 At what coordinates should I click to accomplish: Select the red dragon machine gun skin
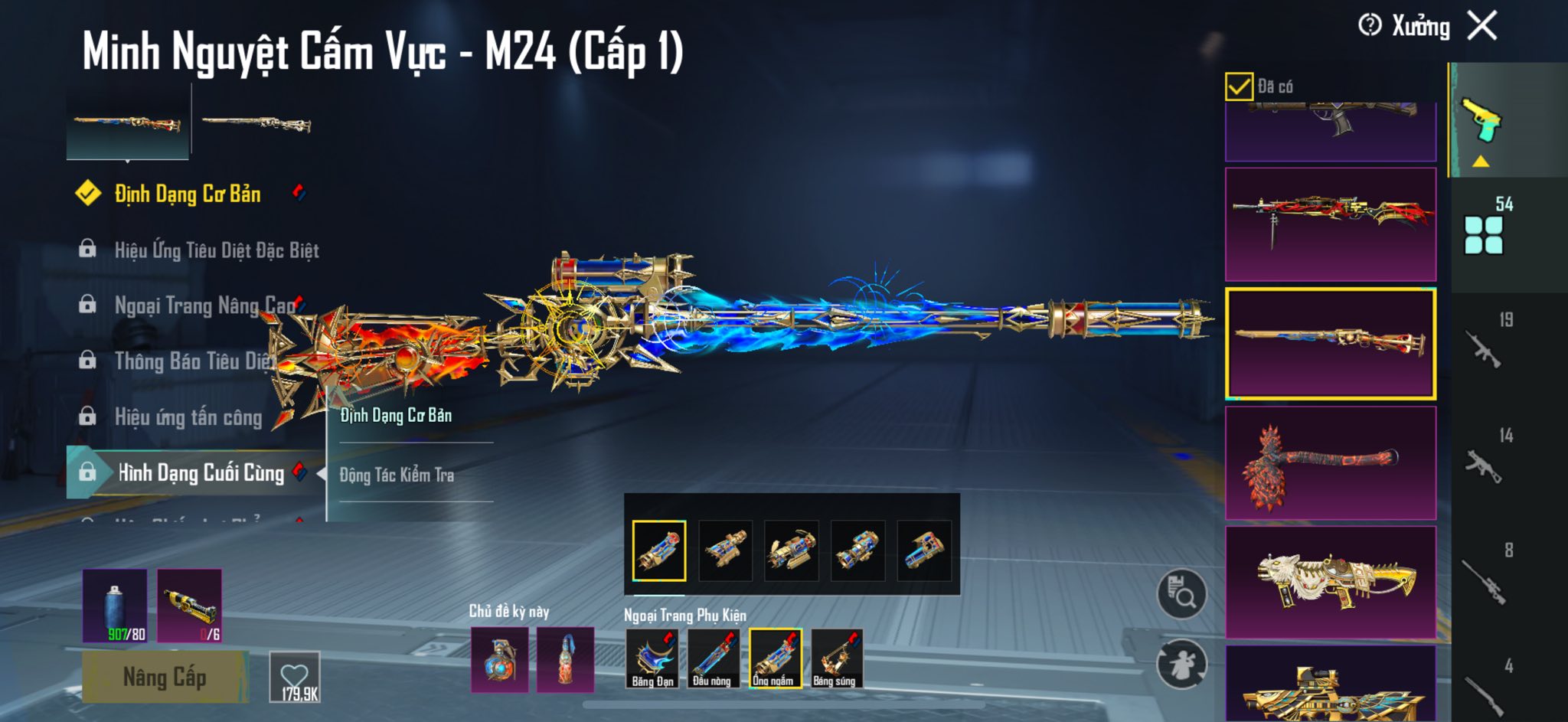(1331, 224)
